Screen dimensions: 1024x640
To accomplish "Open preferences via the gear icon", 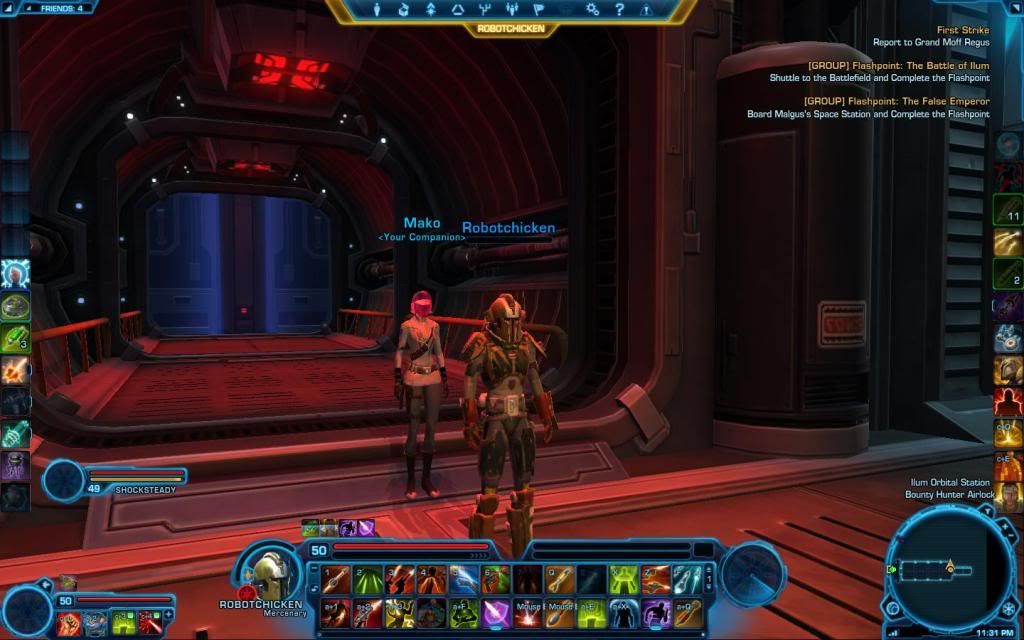I will click(592, 10).
